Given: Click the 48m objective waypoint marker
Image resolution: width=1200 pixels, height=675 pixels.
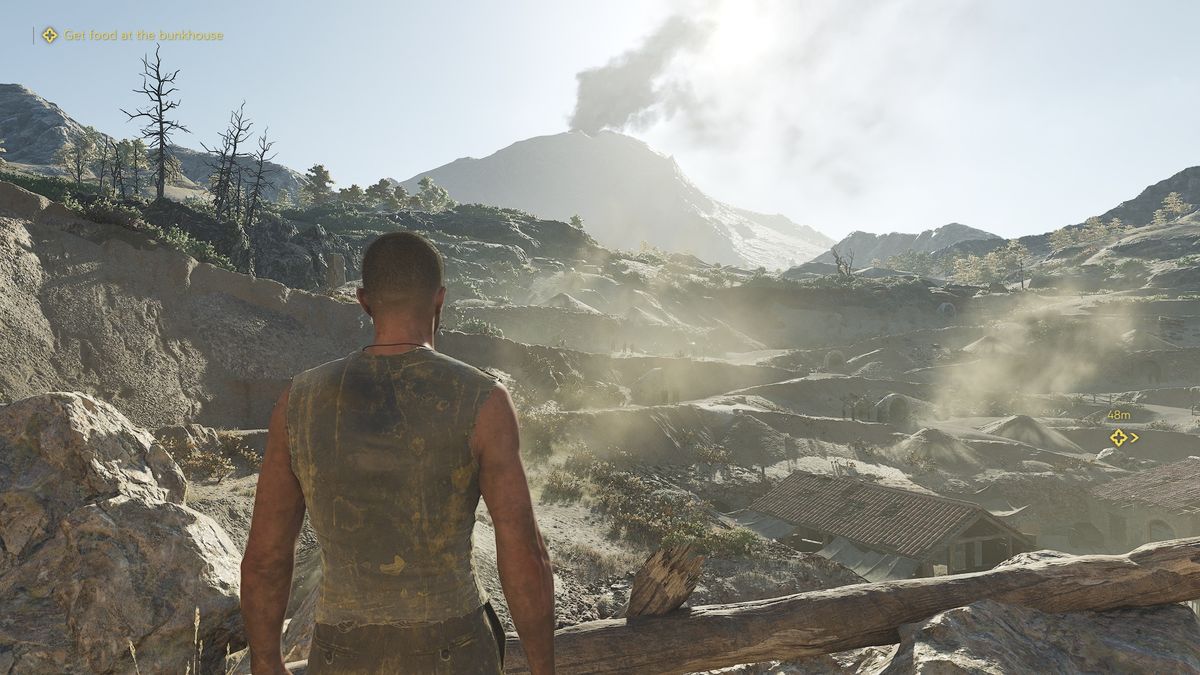Looking at the screenshot, I should point(1119,437).
